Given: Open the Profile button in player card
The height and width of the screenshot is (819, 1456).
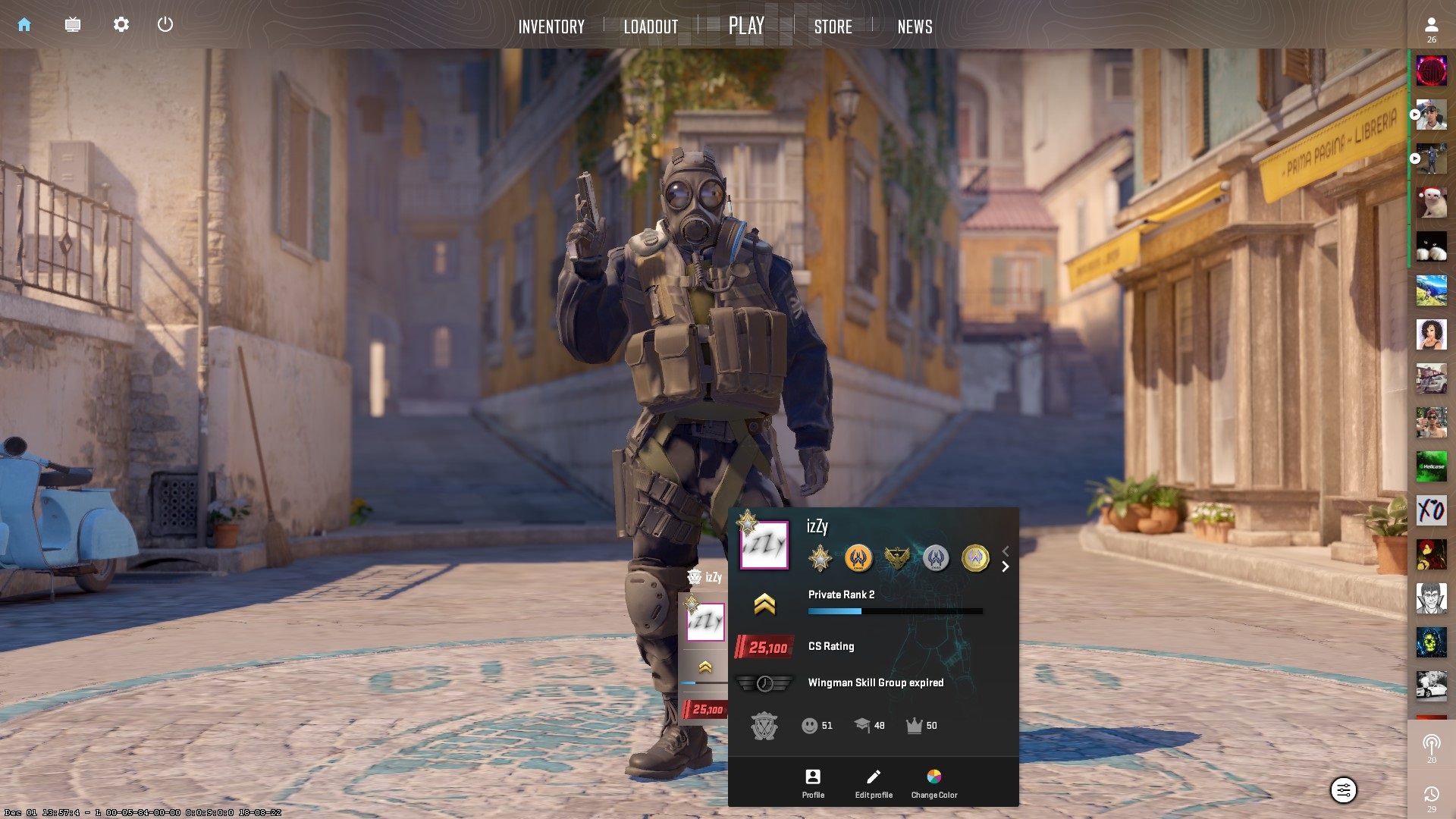Looking at the screenshot, I should [x=813, y=783].
